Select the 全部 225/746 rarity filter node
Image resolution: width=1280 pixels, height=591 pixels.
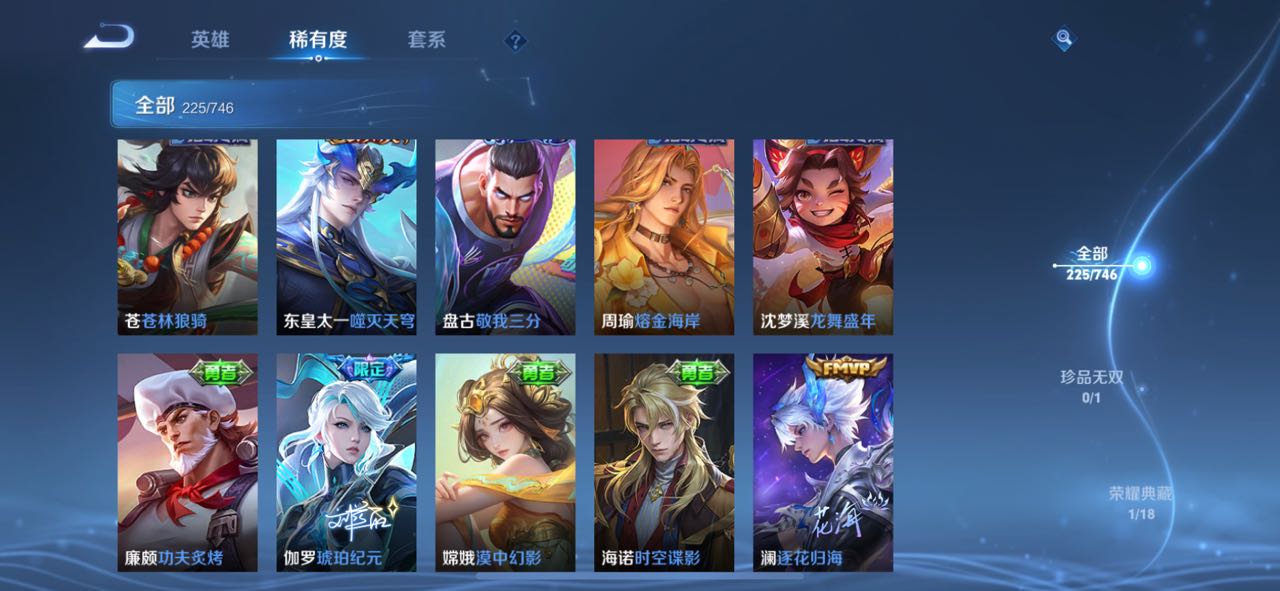[1141, 265]
